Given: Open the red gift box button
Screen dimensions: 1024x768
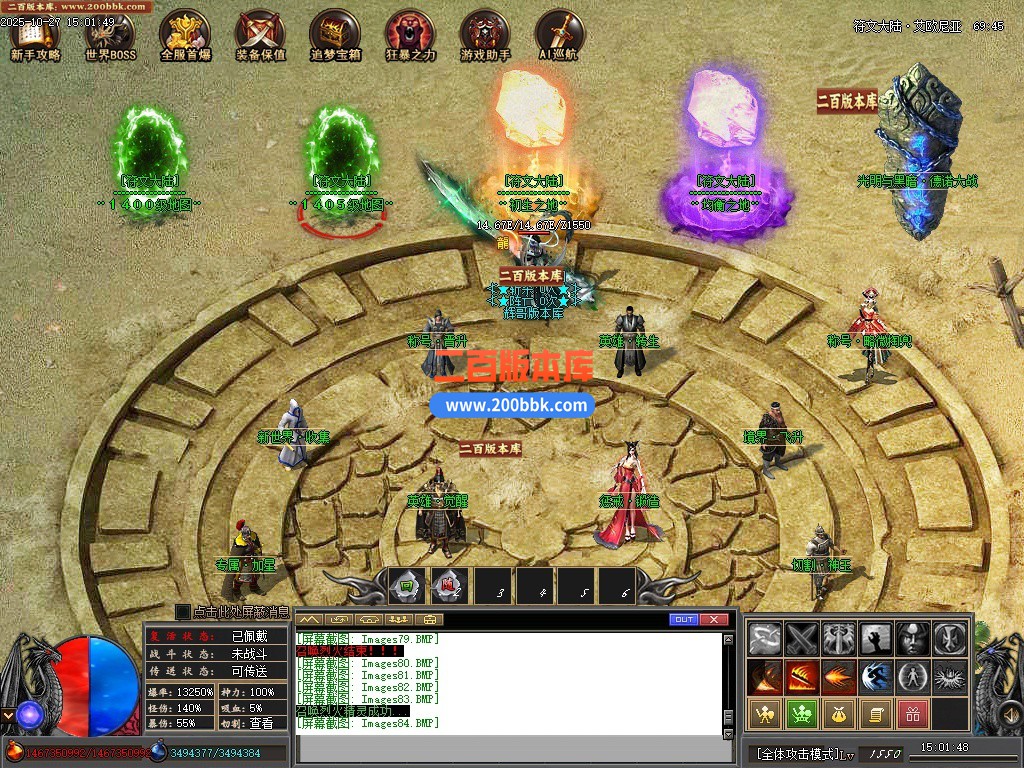Looking at the screenshot, I should click(912, 714).
